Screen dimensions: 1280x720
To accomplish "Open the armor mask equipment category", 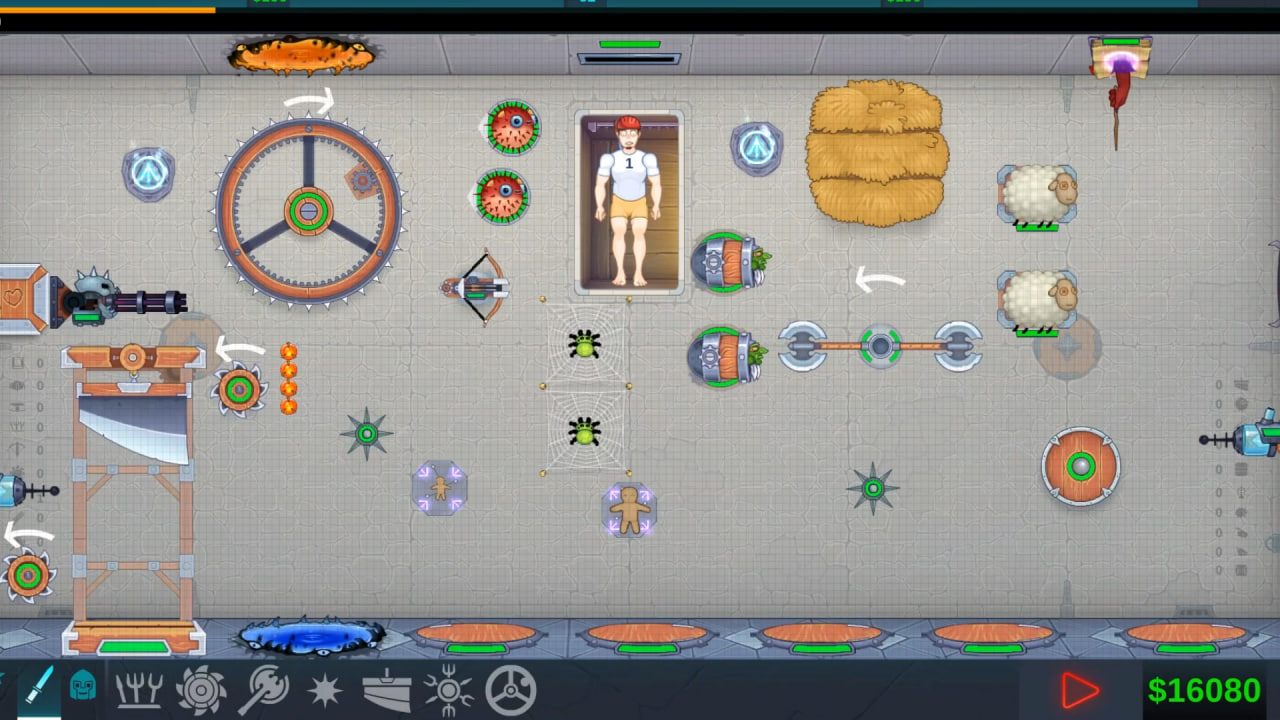I will [x=83, y=689].
